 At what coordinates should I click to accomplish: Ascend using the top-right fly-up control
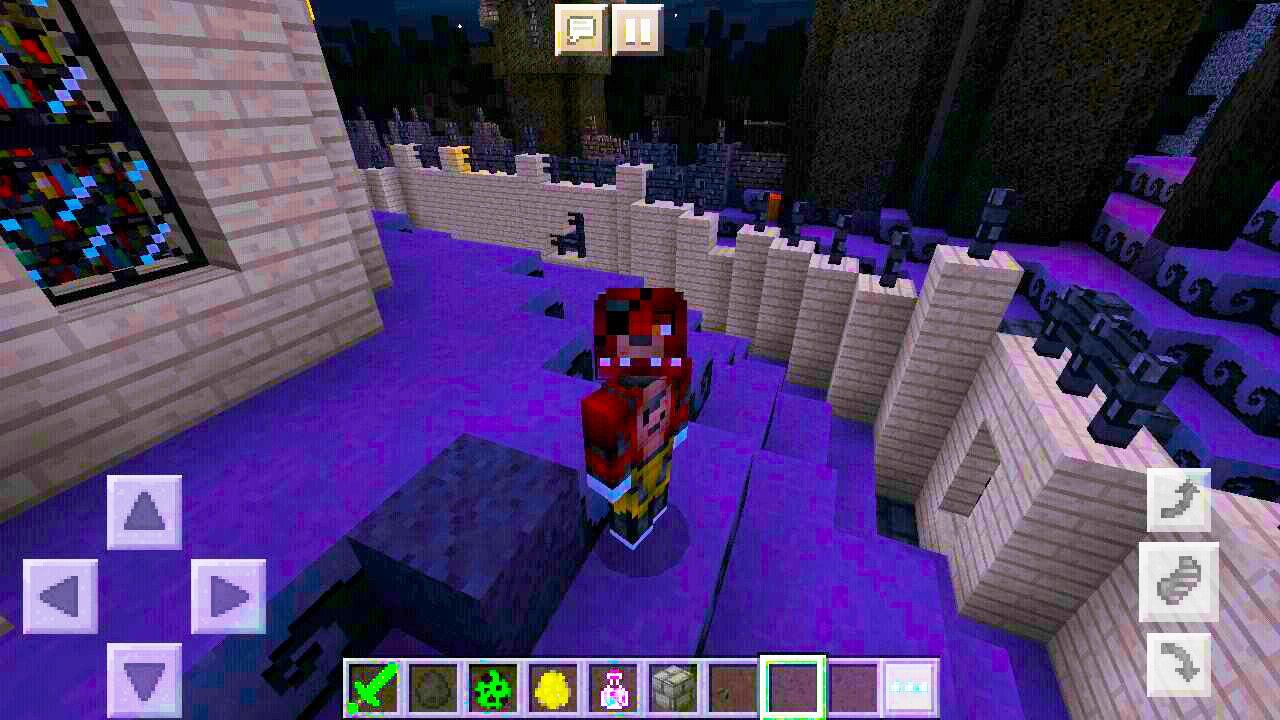pos(1177,500)
